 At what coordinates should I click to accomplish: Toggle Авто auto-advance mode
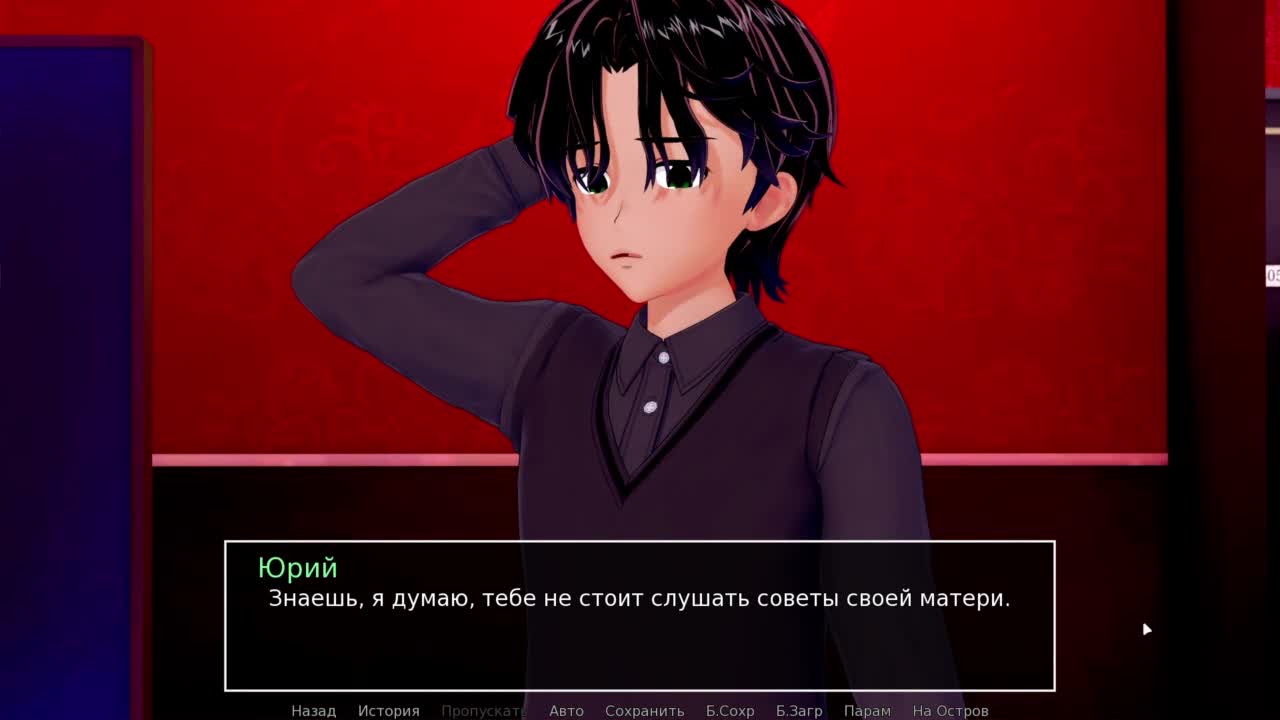tap(566, 710)
